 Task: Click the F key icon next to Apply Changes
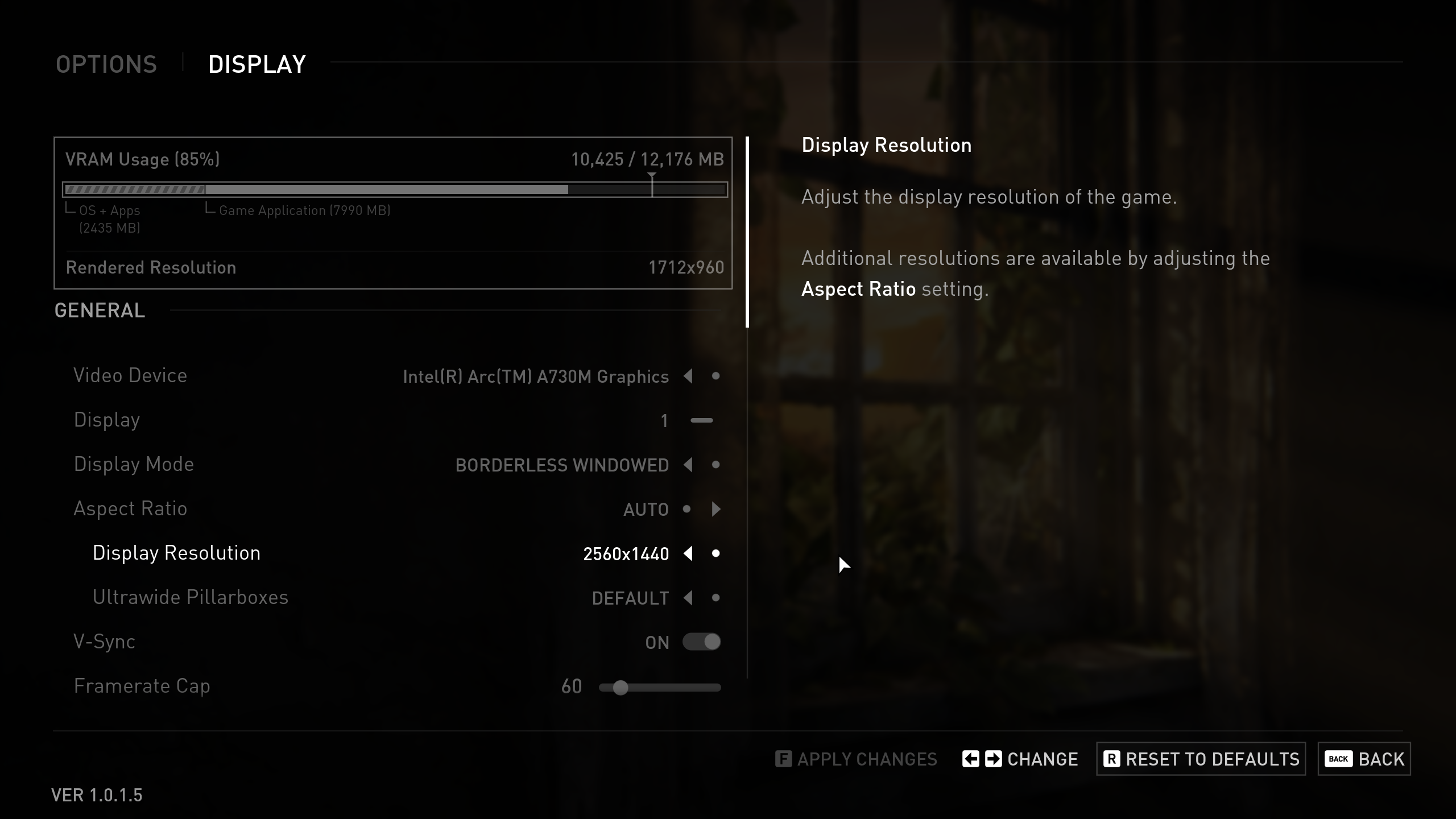[x=783, y=759]
